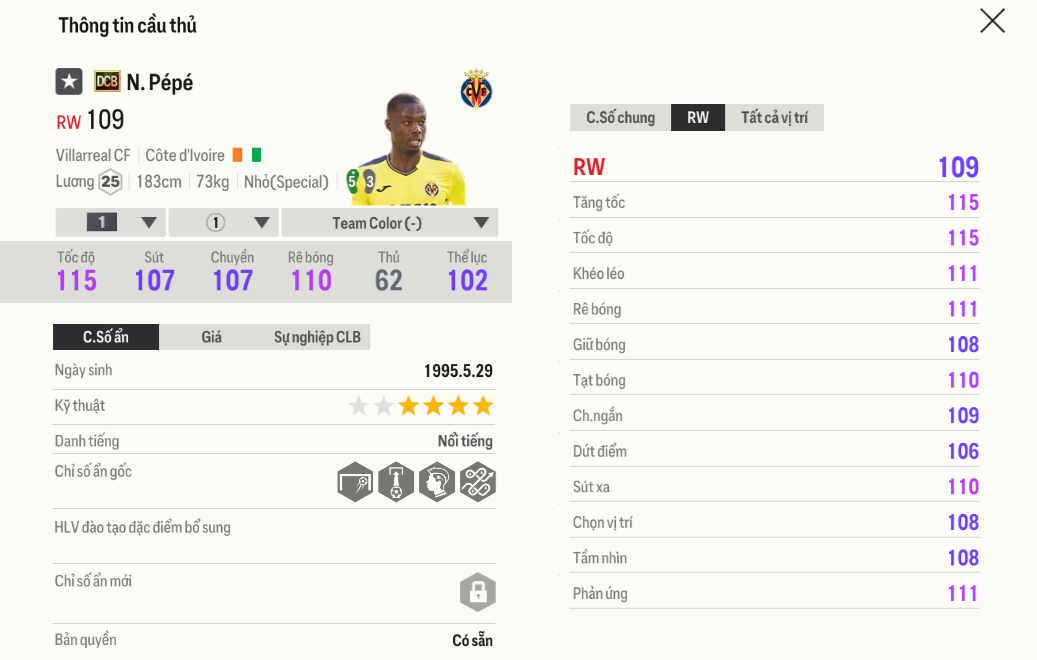This screenshot has height=660, width=1037.
Task: Click the chain link trait icon
Action: 478,482
